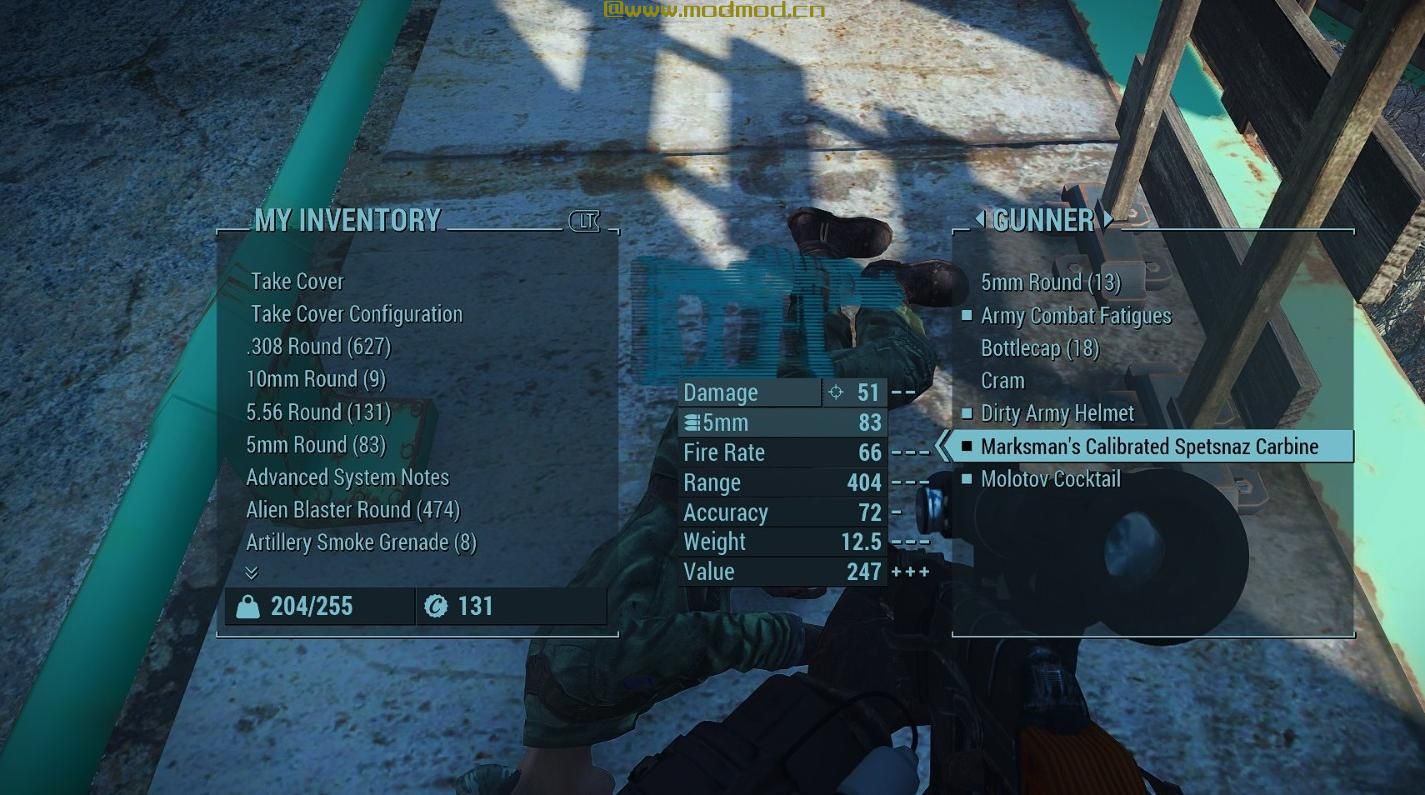Click the down arrows under inventory list
The width and height of the screenshot is (1425, 795).
(251, 573)
